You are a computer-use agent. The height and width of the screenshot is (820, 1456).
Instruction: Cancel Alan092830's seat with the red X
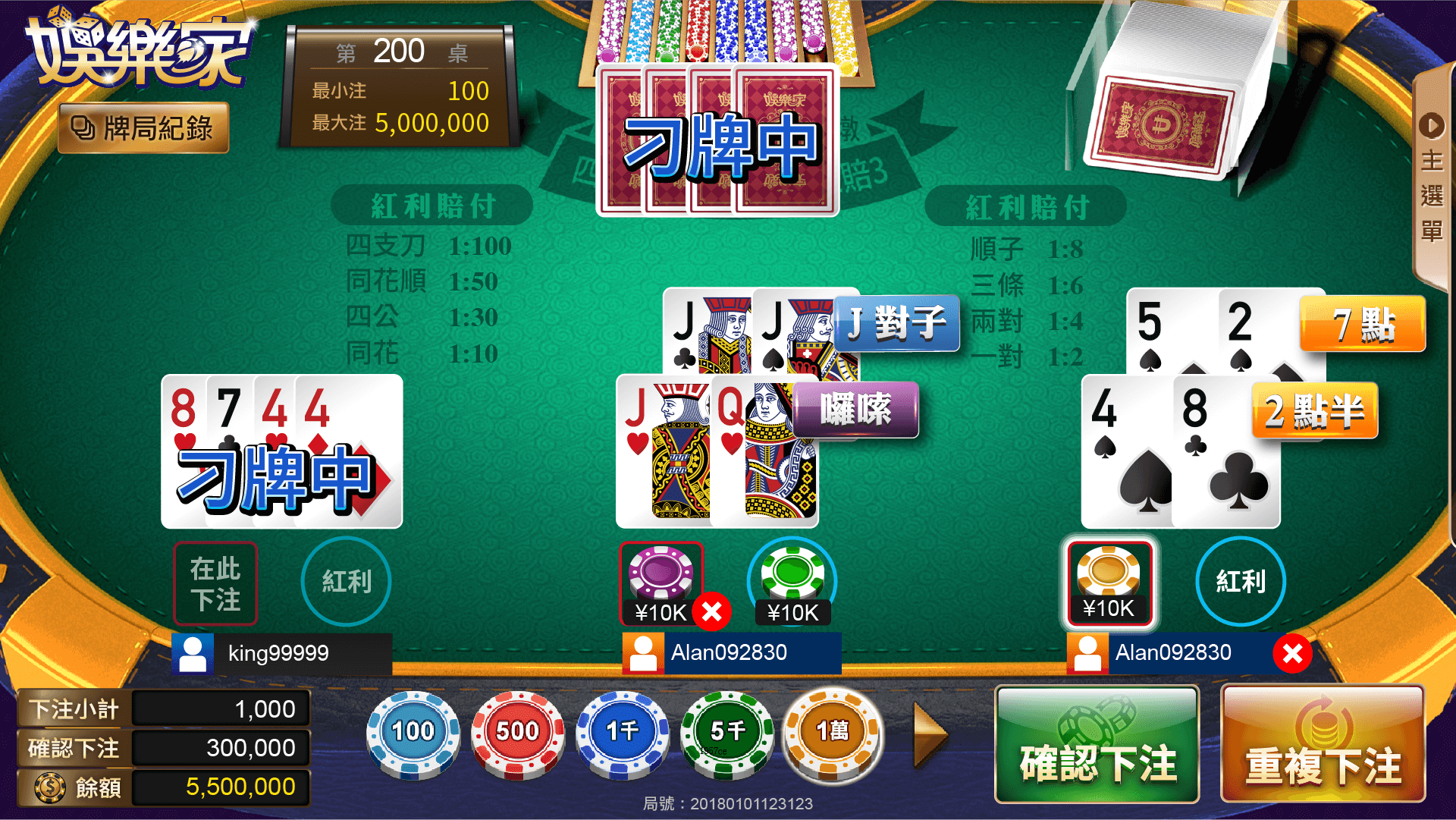coord(1294,651)
